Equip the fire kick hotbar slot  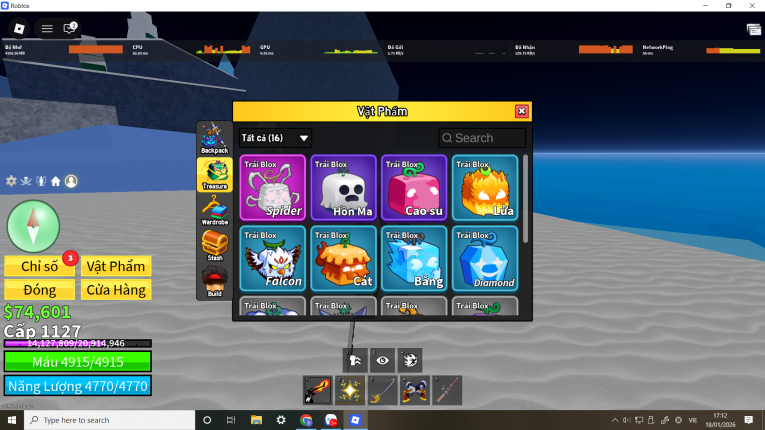tap(316, 390)
